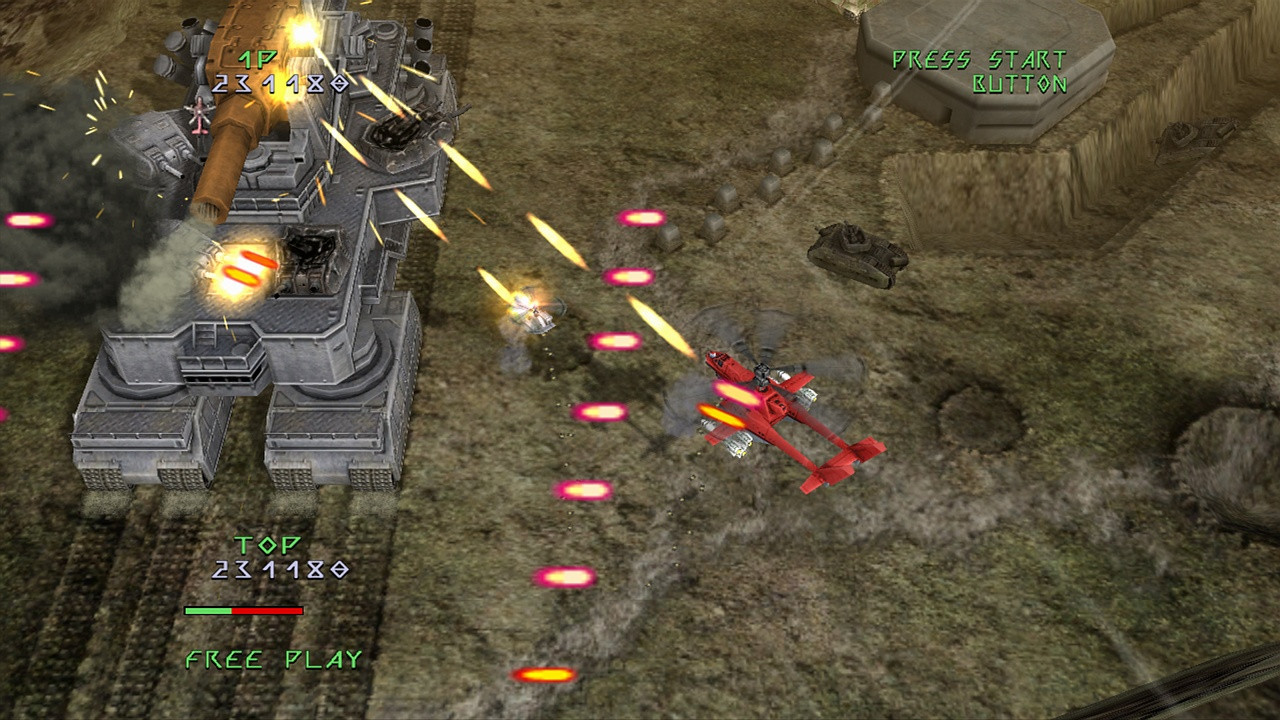Image resolution: width=1280 pixels, height=720 pixels.
Task: Select the FREE PLAY text
Action: (272, 659)
